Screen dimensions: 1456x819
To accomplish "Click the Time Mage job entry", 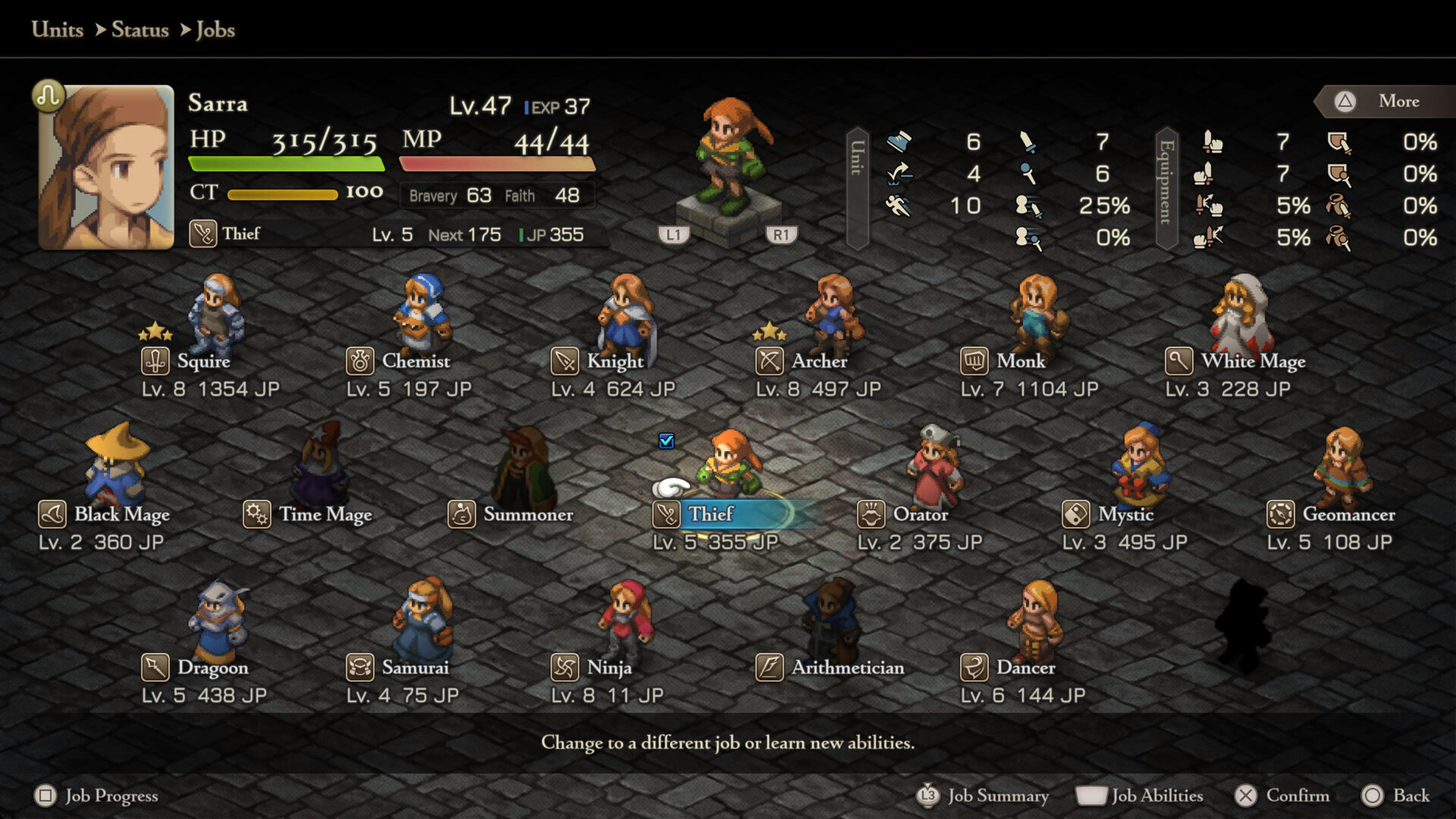I will [x=325, y=514].
